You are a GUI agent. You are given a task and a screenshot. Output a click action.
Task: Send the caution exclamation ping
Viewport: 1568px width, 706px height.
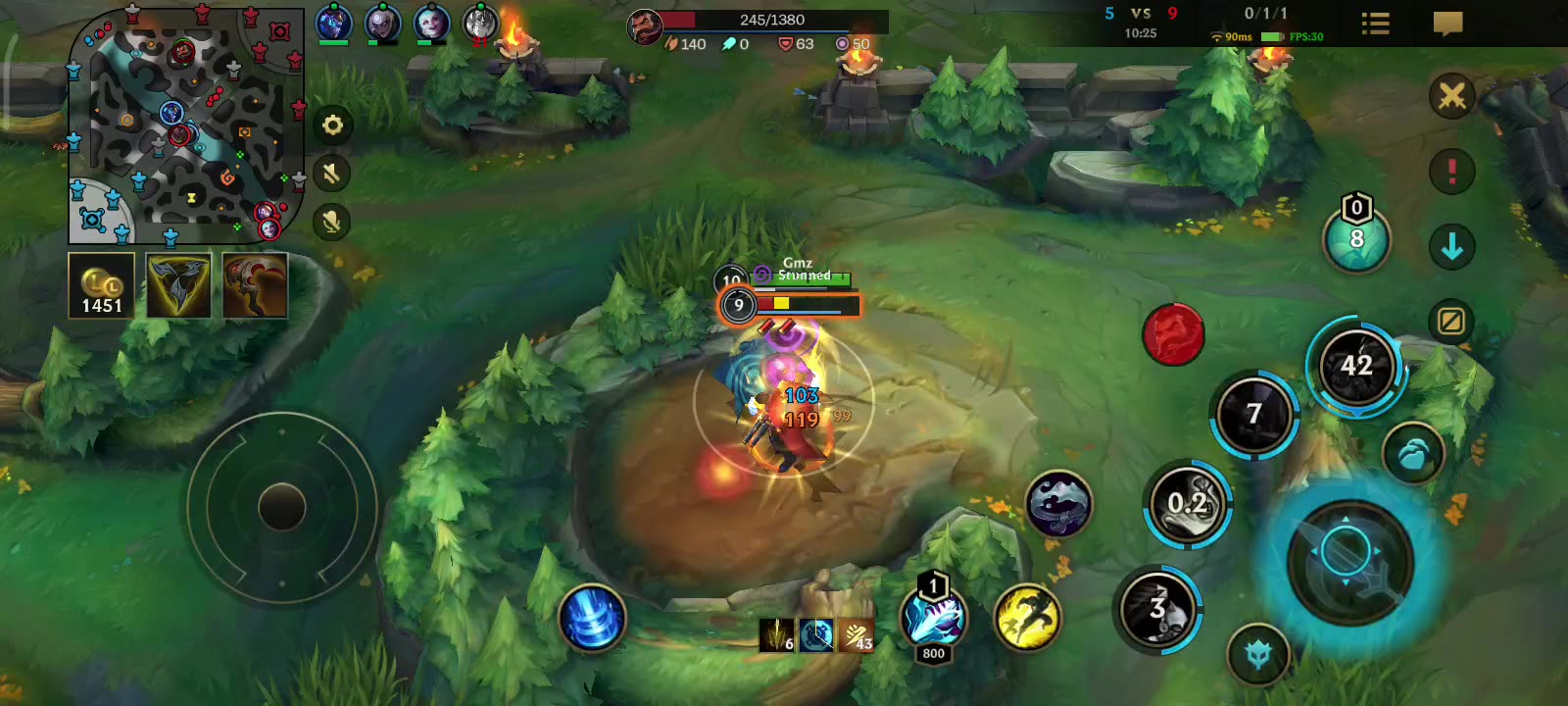click(1451, 171)
